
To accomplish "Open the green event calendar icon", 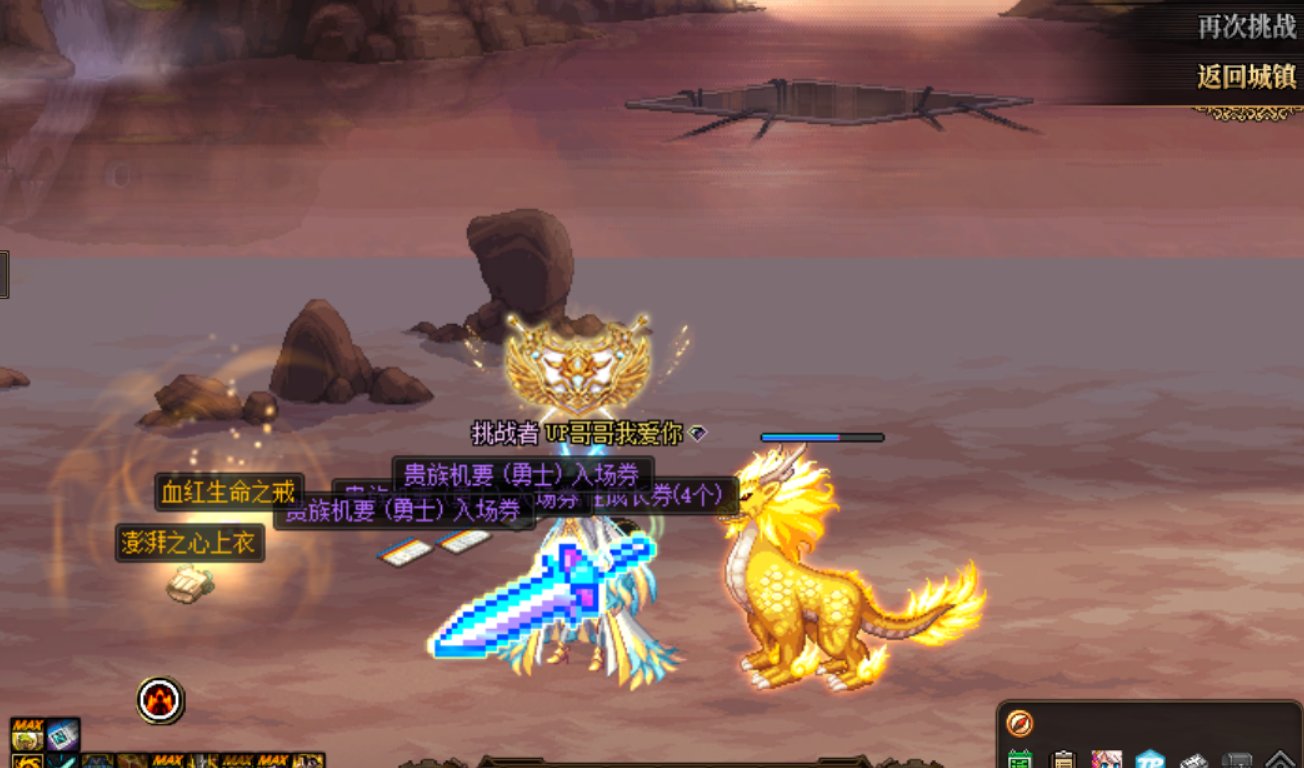I will pyautogui.click(x=1021, y=760).
